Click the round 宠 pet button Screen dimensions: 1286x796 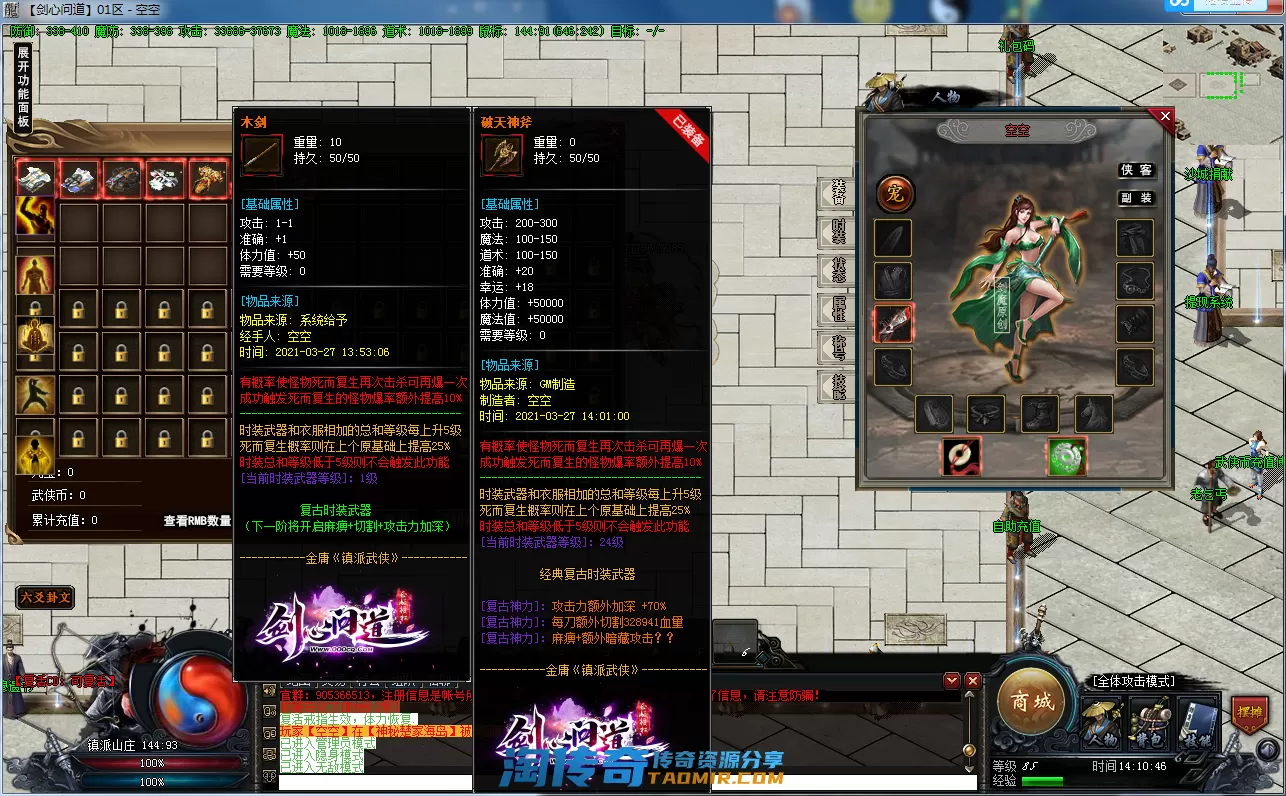pos(895,194)
